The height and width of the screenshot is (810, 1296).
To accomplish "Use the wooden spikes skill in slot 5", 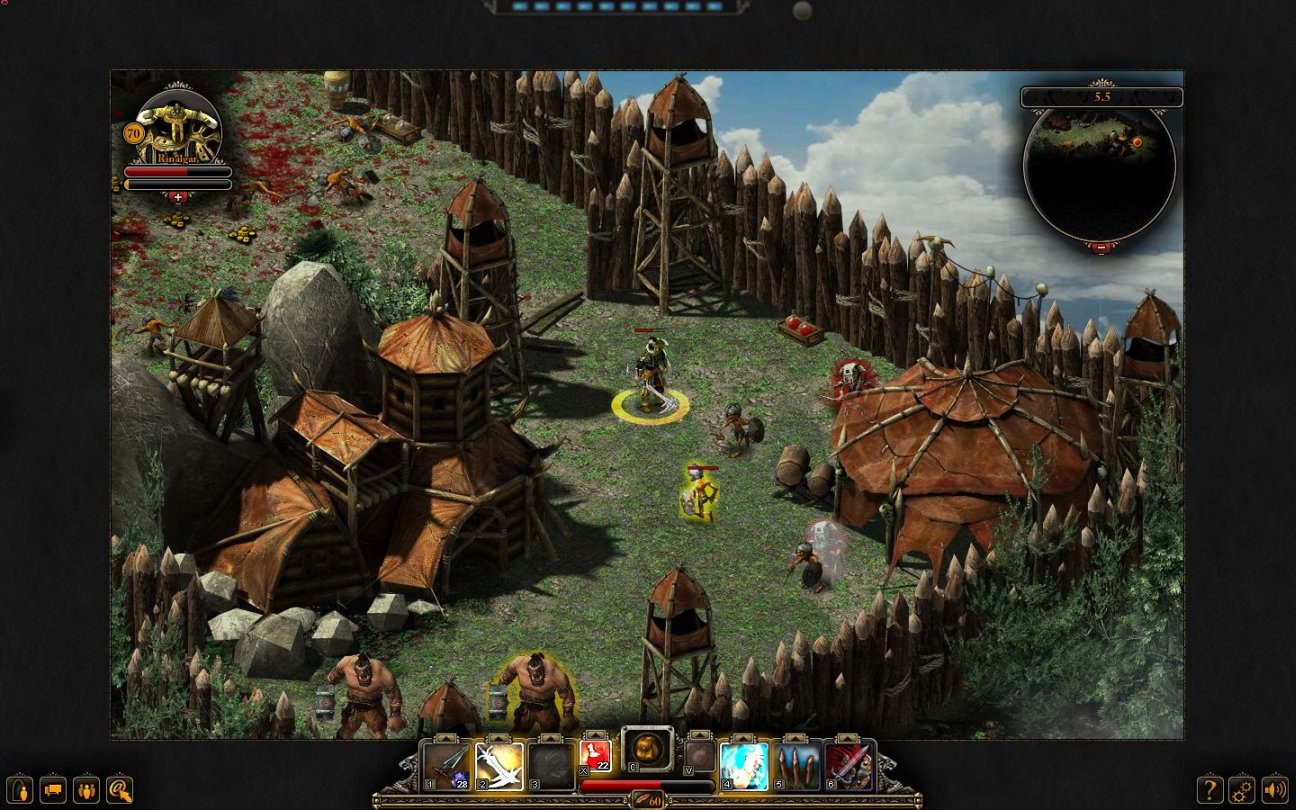I will [x=797, y=766].
